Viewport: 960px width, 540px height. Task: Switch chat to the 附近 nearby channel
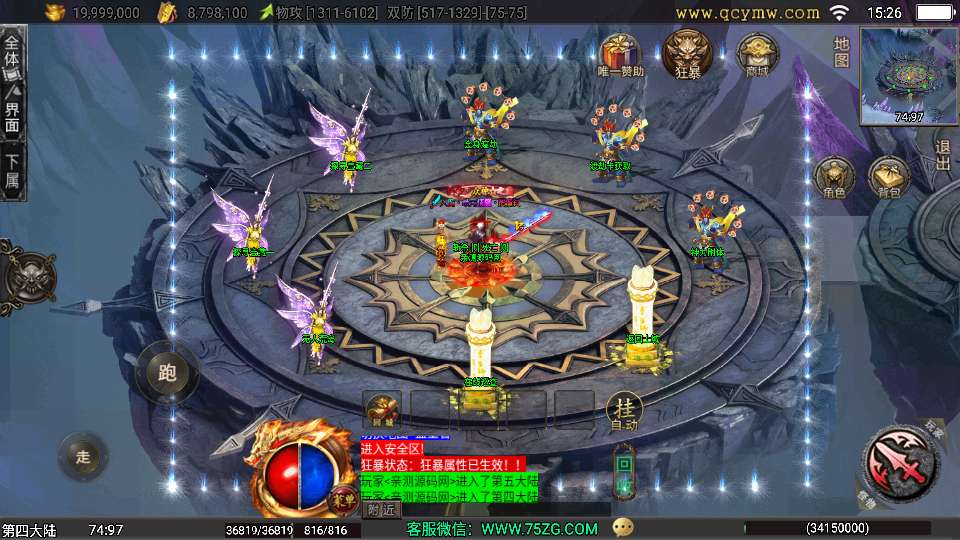380,510
